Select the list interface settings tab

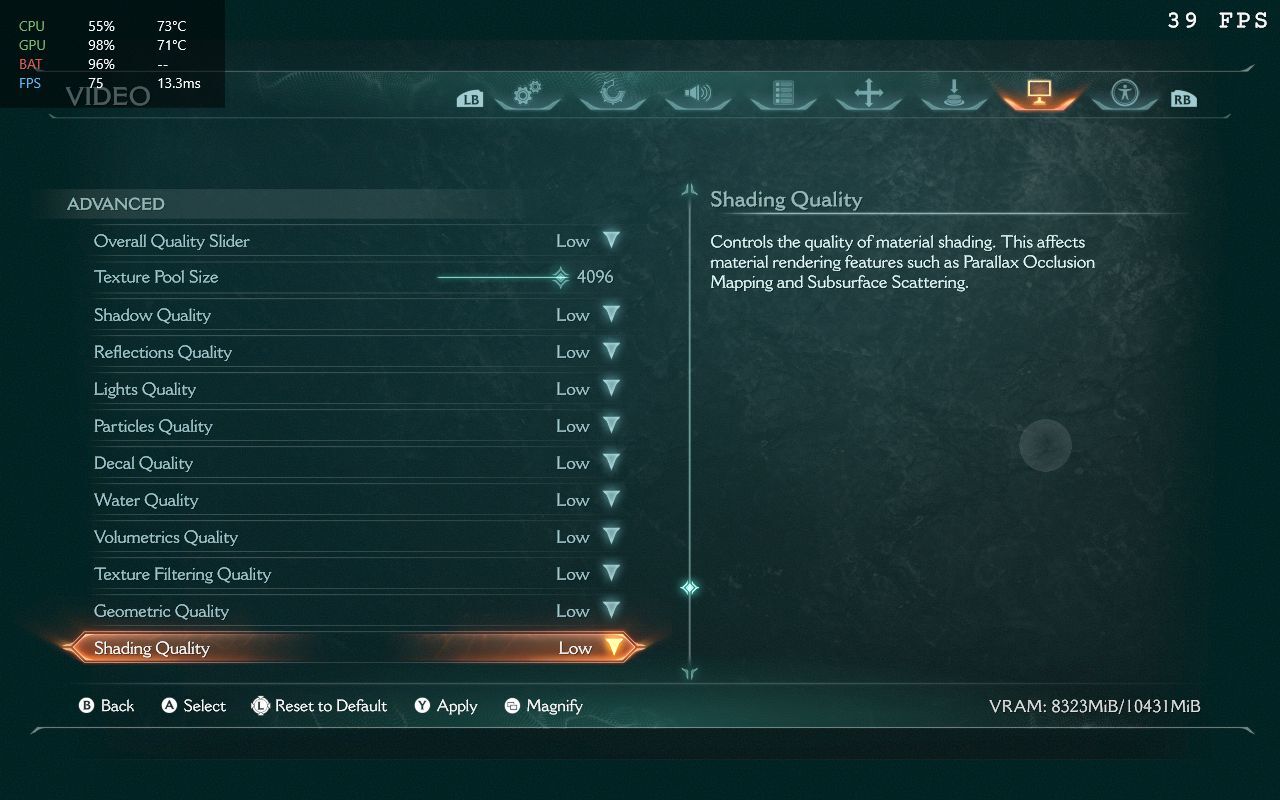click(x=783, y=94)
